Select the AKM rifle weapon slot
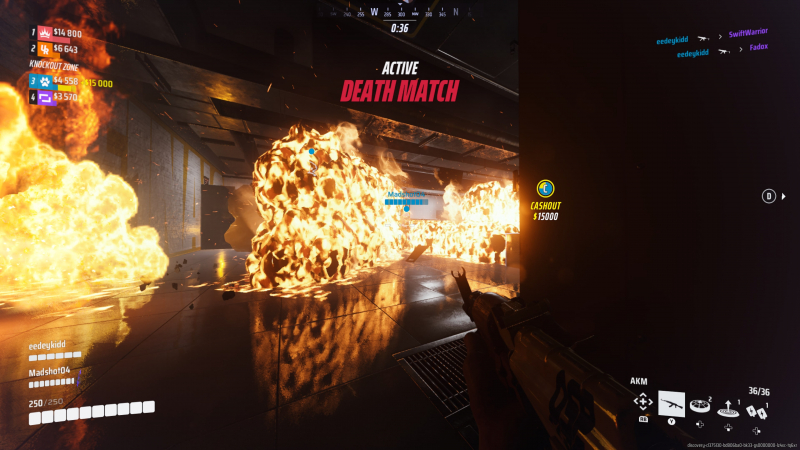The height and width of the screenshot is (450, 800). click(672, 402)
